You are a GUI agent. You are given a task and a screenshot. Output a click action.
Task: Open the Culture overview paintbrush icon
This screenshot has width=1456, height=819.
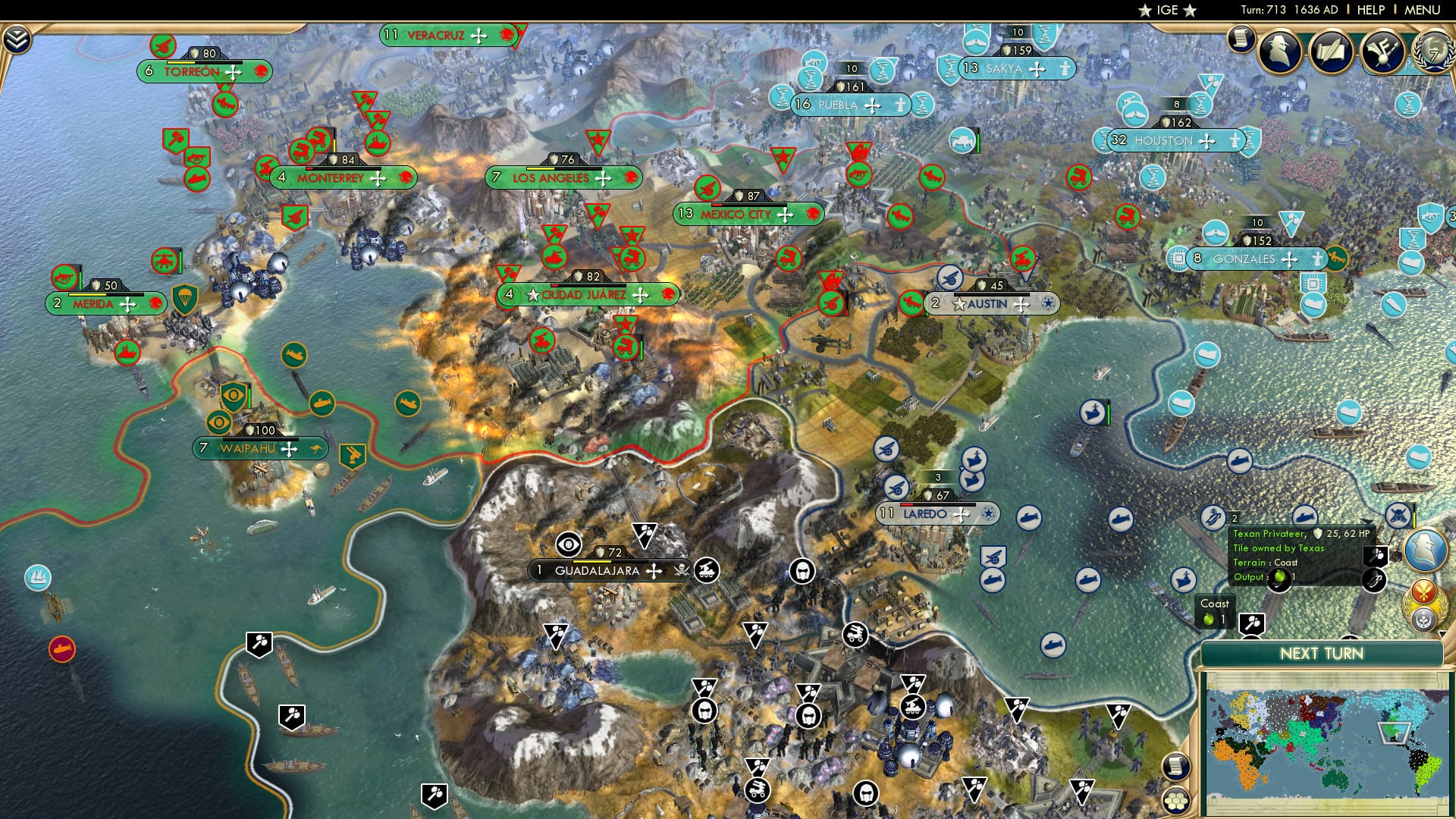pos(1382,52)
